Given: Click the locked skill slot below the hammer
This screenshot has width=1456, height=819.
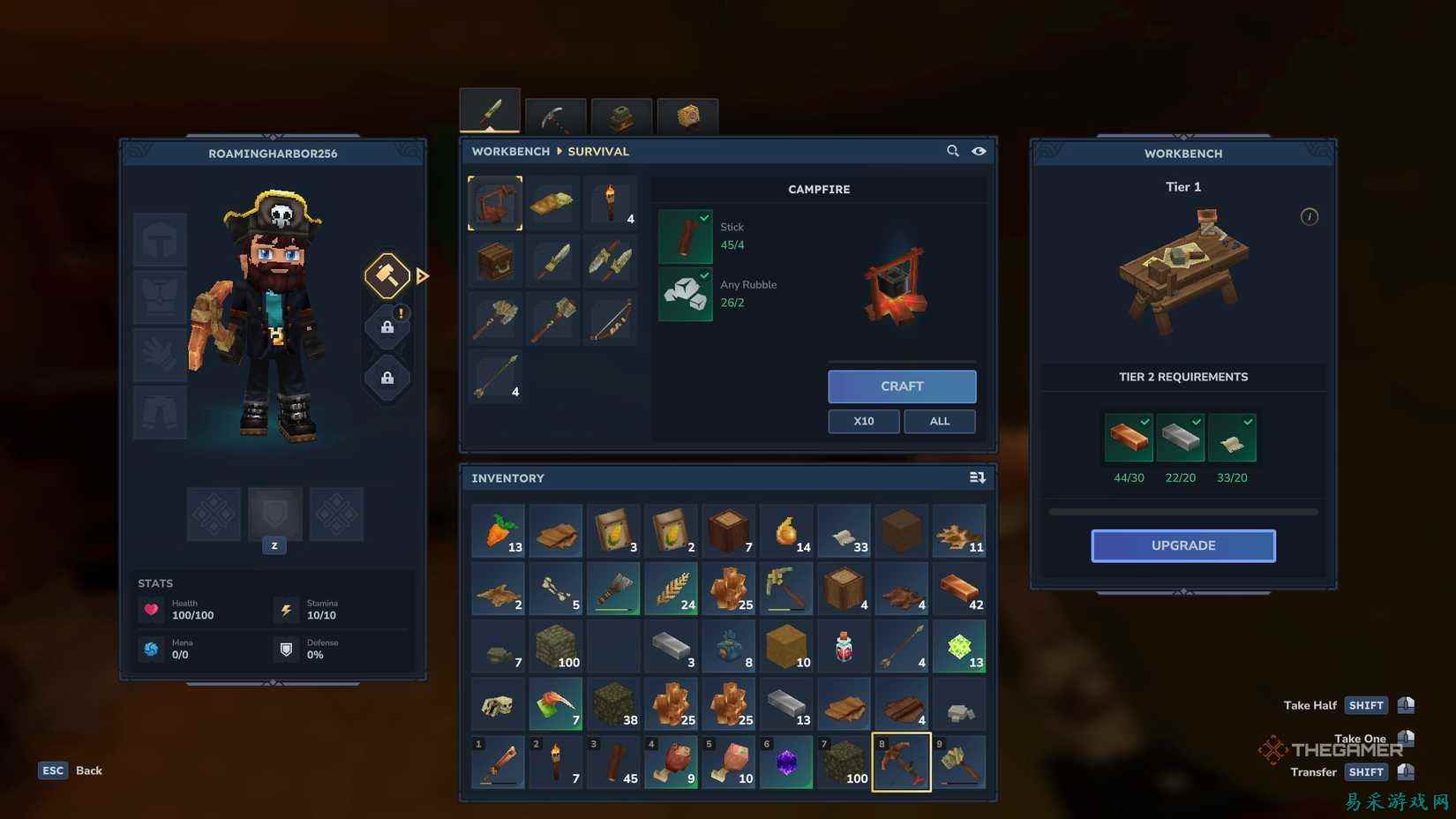Looking at the screenshot, I should coord(387,327).
